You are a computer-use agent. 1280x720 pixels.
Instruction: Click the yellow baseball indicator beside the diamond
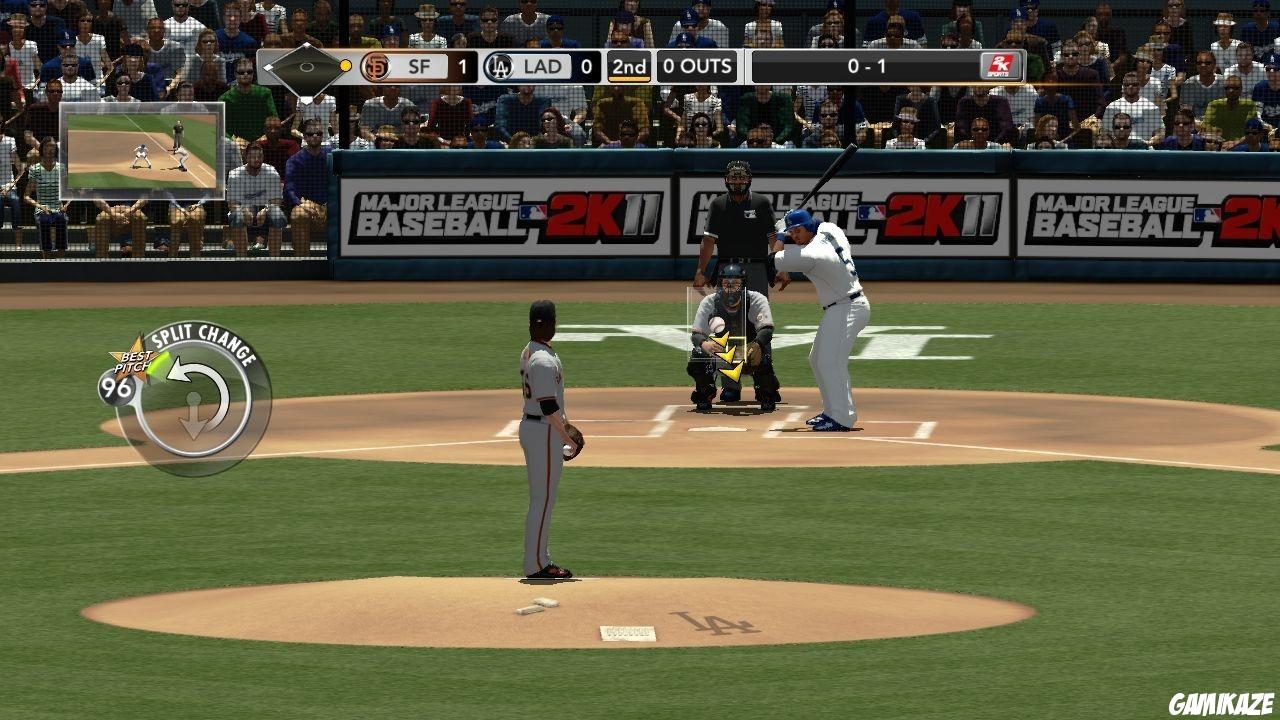tap(344, 66)
